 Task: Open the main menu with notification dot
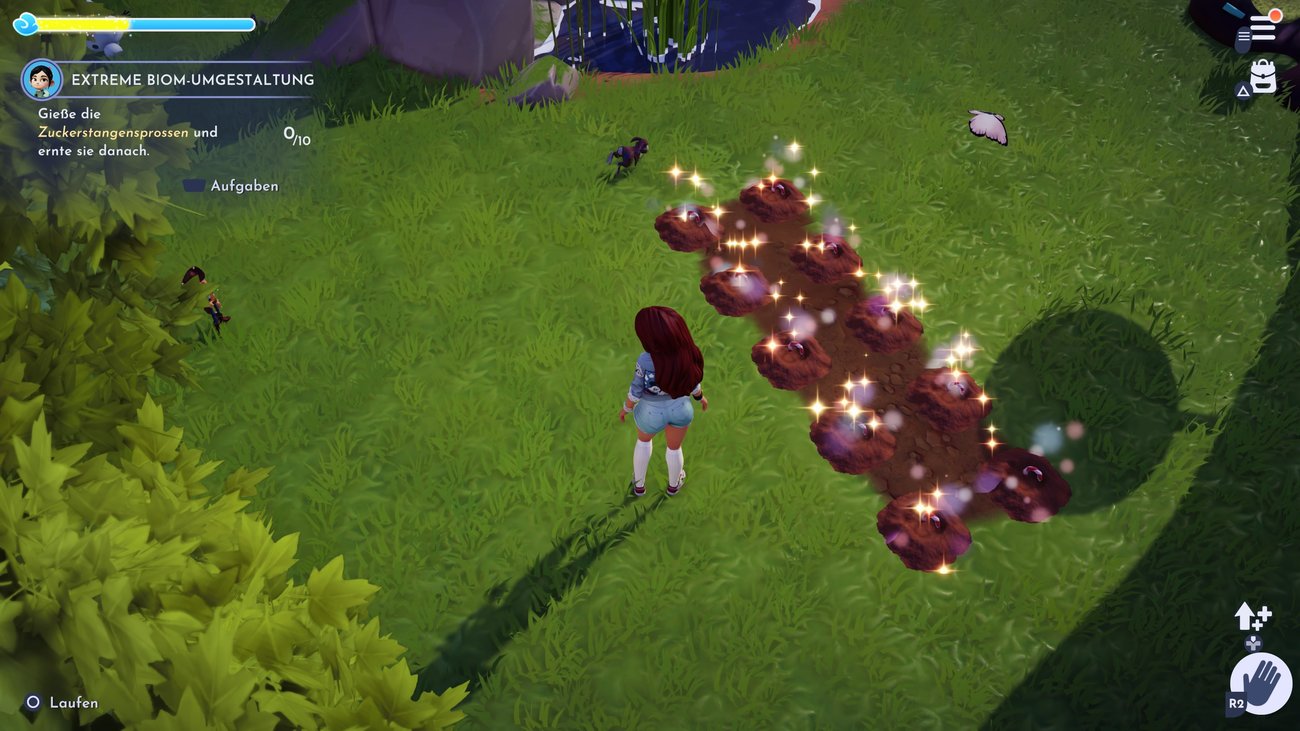point(1263,28)
